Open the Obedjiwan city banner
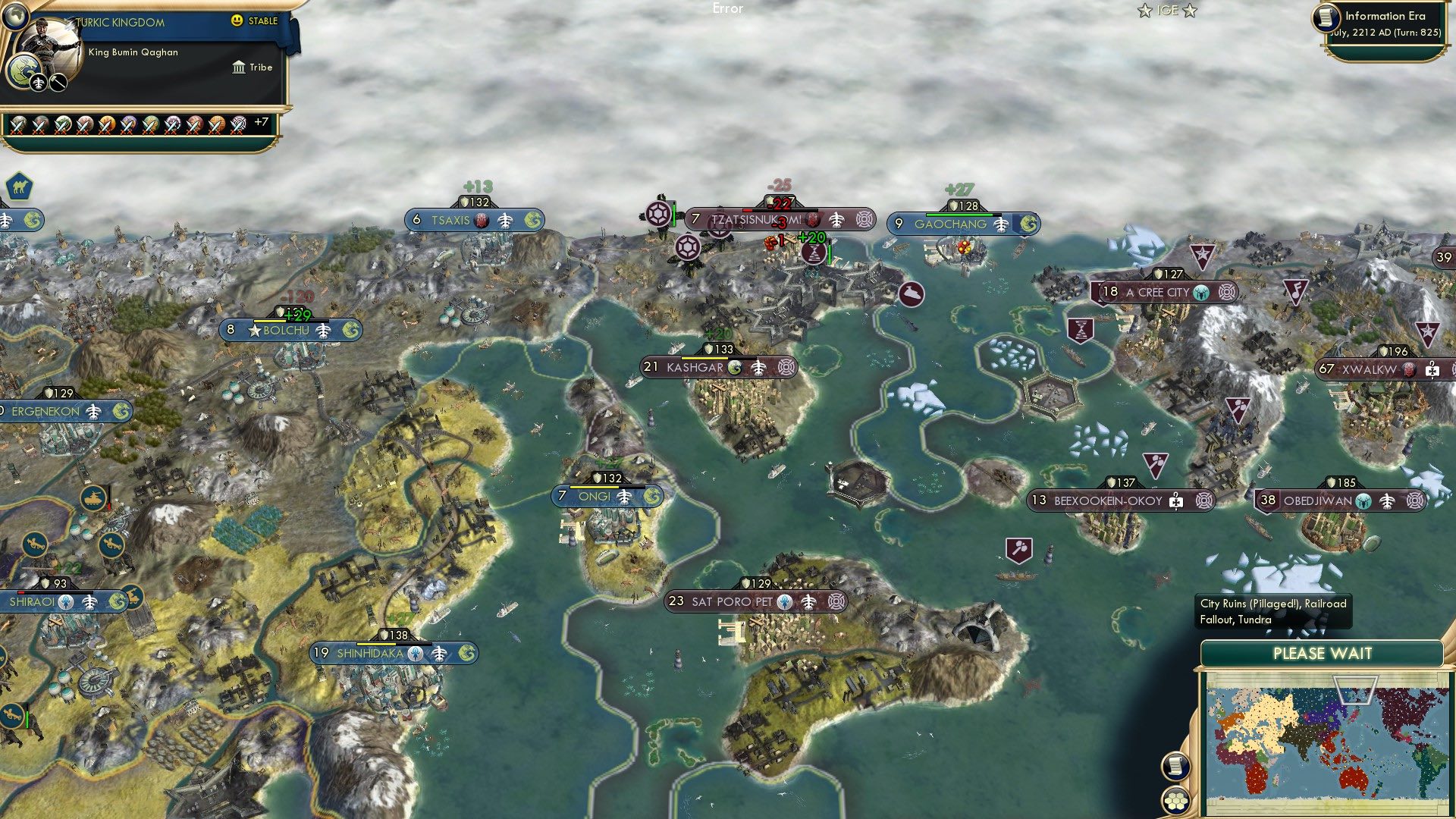 pos(1317,500)
